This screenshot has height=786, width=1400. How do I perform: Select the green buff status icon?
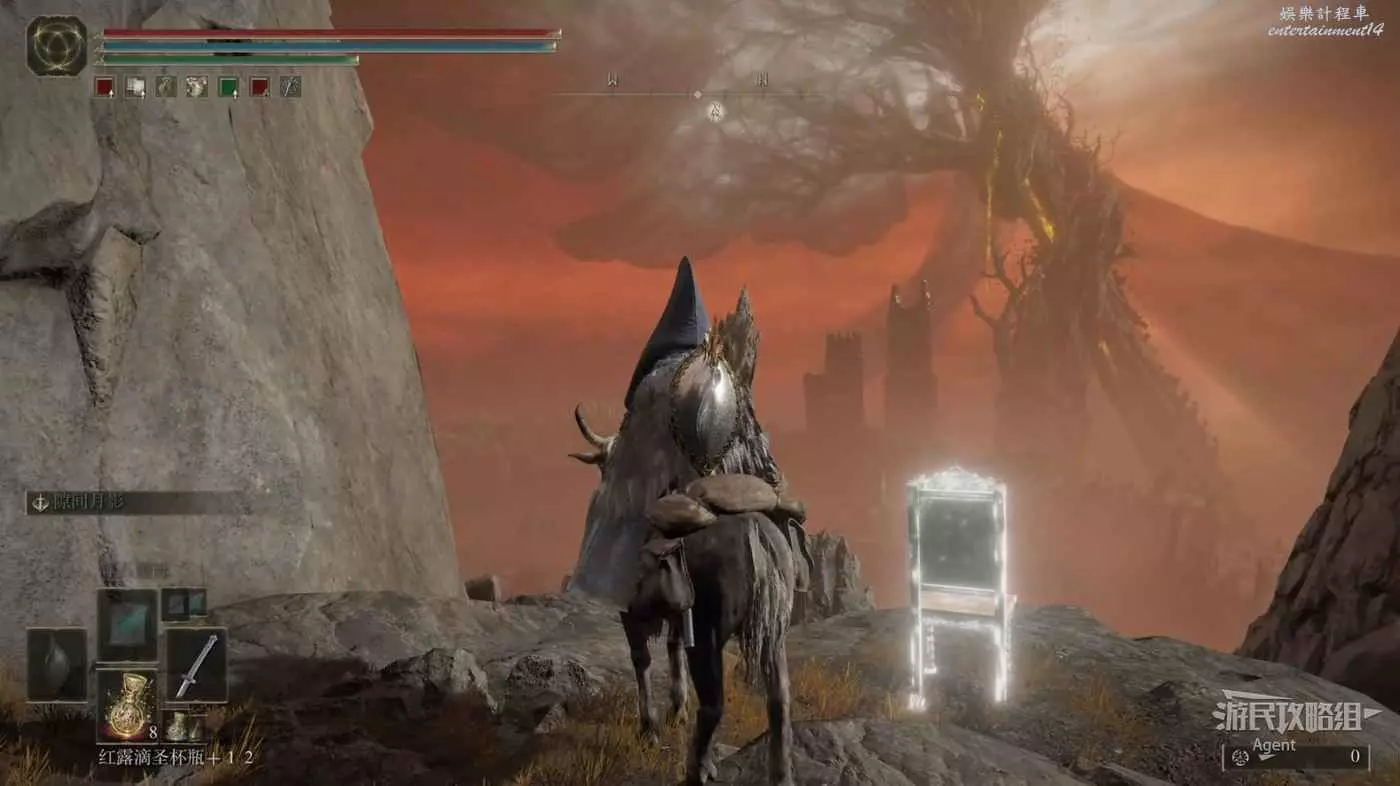click(x=228, y=87)
